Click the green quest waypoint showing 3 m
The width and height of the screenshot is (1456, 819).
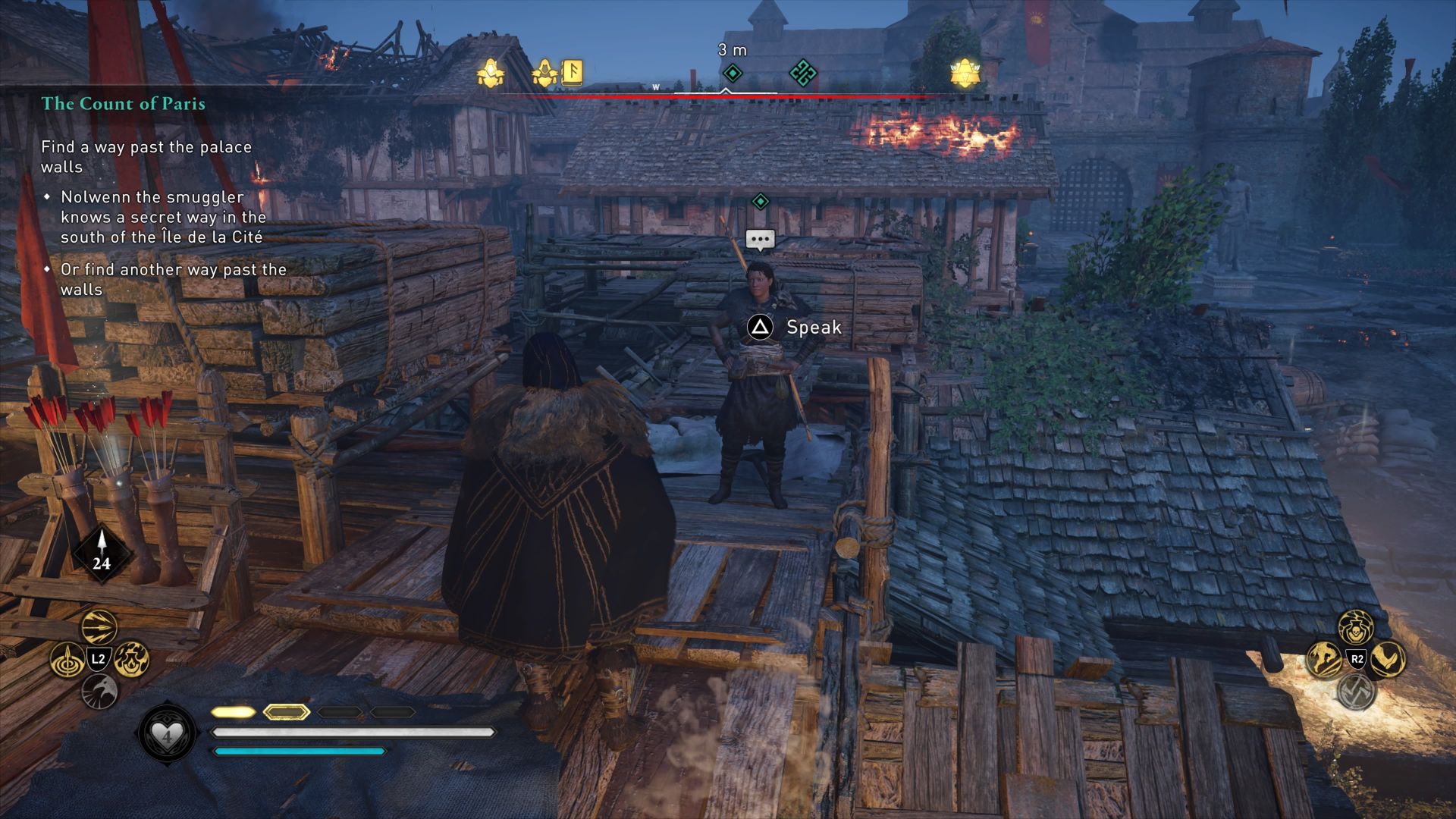(x=733, y=73)
